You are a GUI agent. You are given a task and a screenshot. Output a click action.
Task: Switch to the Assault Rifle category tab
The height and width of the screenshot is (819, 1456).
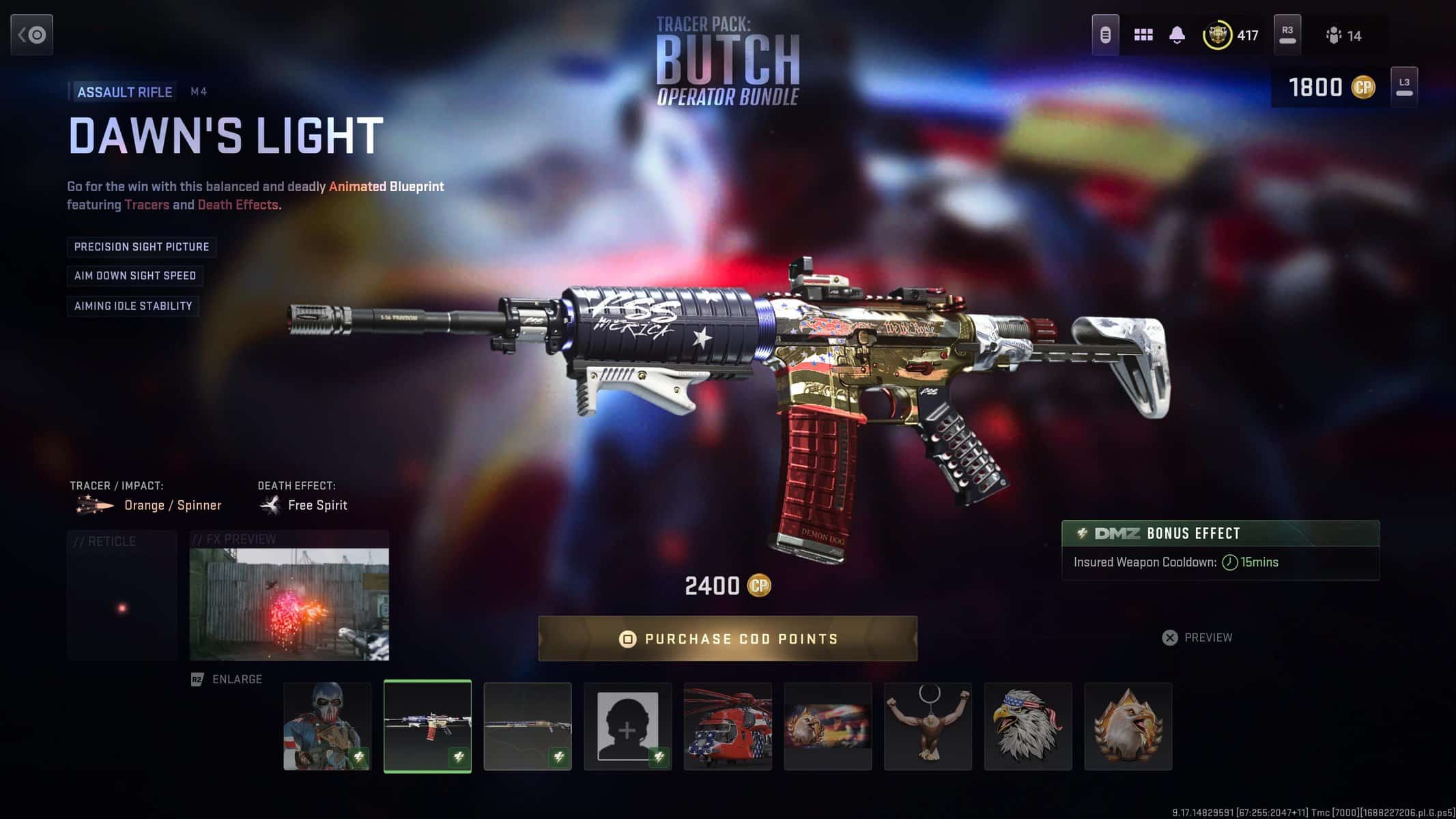[124, 91]
